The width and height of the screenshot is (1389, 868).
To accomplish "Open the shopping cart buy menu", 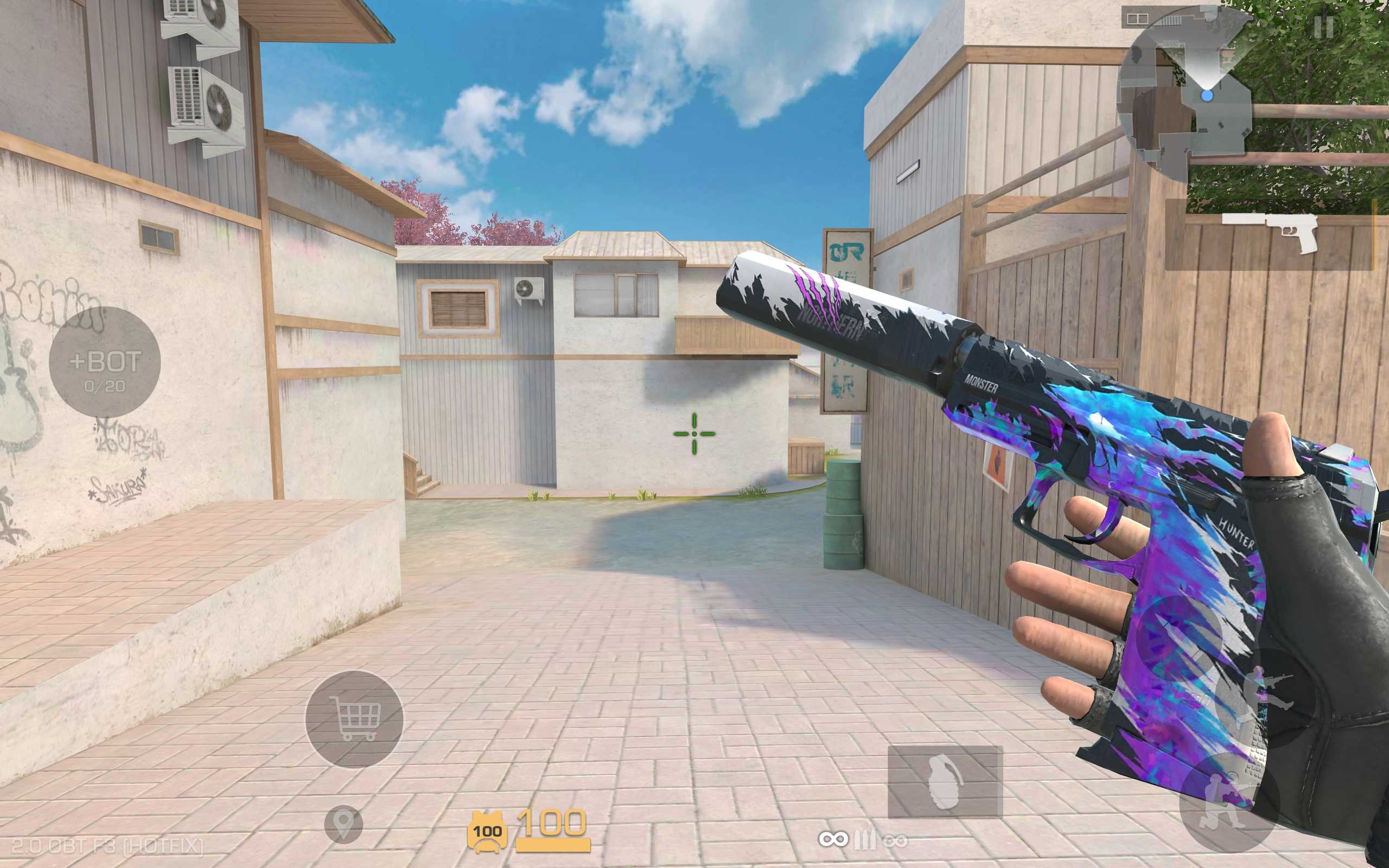I will [x=354, y=719].
